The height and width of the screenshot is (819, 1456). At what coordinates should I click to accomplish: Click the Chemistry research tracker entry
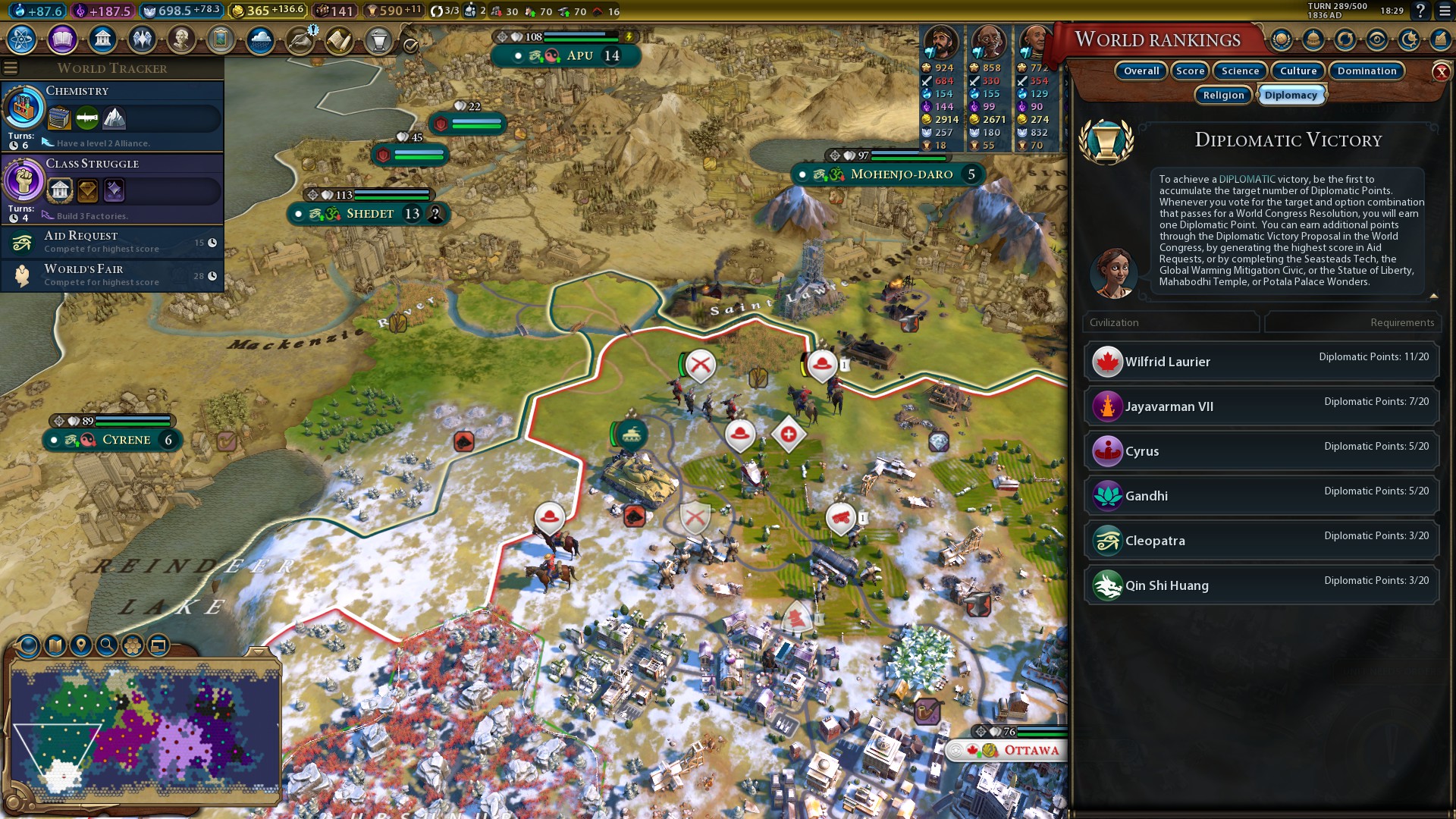[112, 115]
